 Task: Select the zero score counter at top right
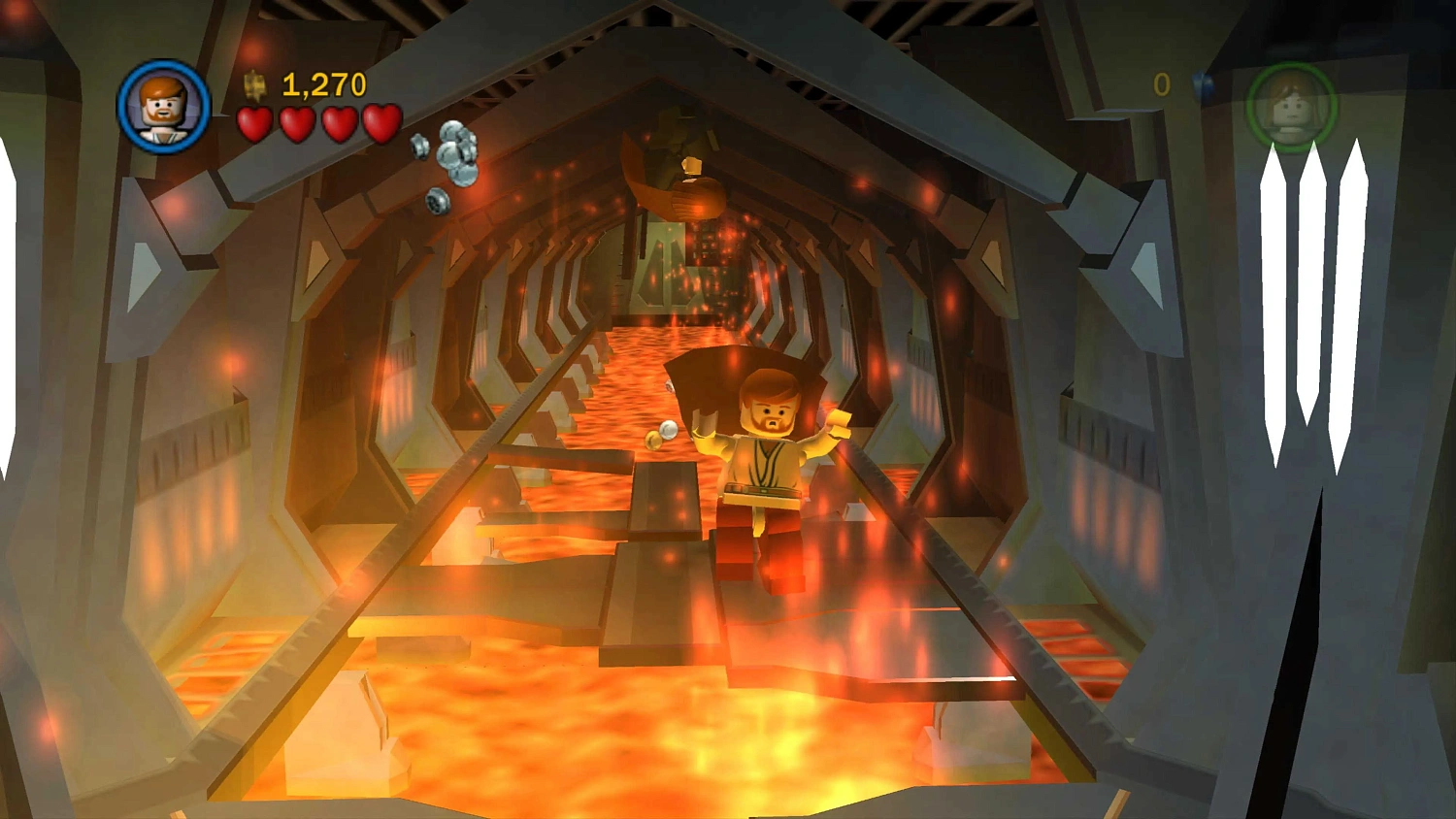click(x=1162, y=85)
